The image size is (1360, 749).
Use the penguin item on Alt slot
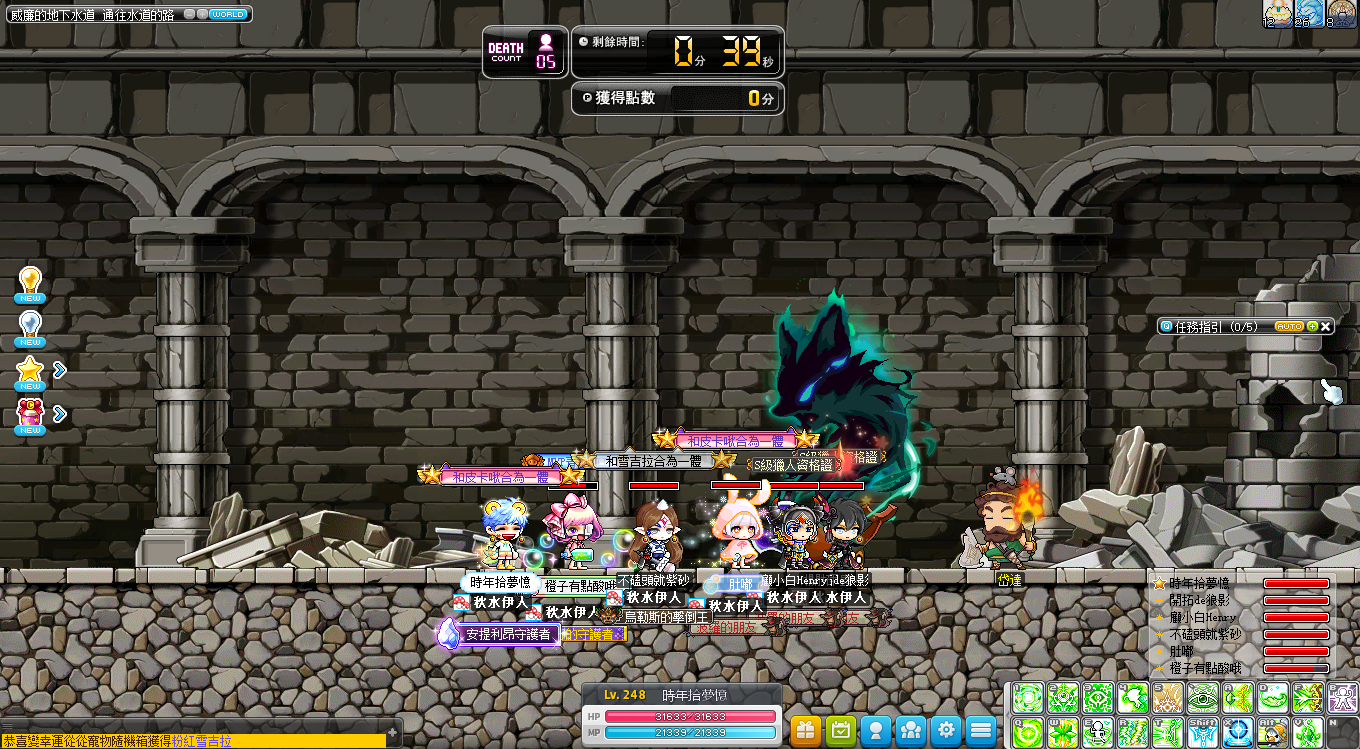click(1272, 732)
